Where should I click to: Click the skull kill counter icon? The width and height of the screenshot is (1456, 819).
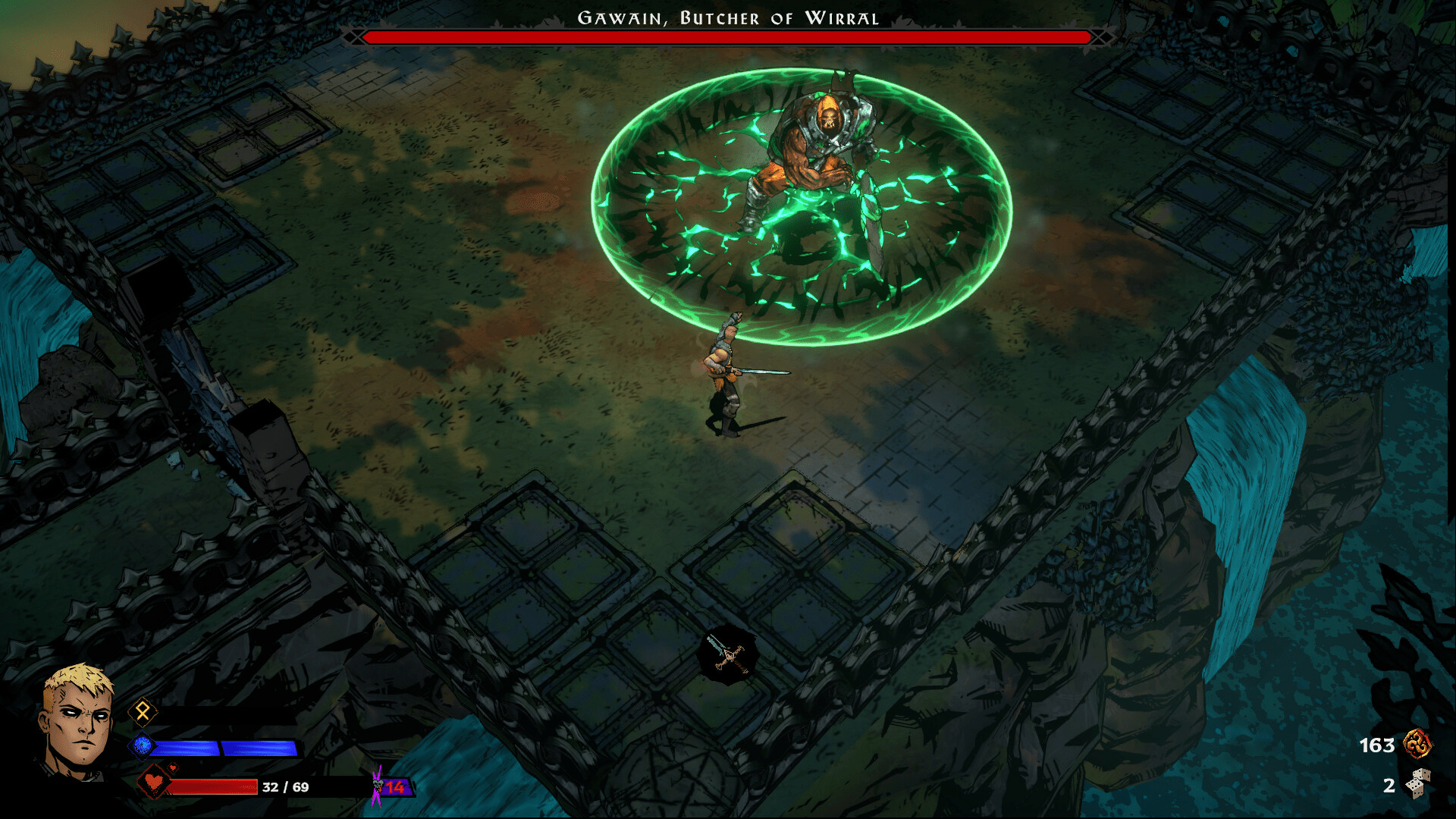(378, 783)
